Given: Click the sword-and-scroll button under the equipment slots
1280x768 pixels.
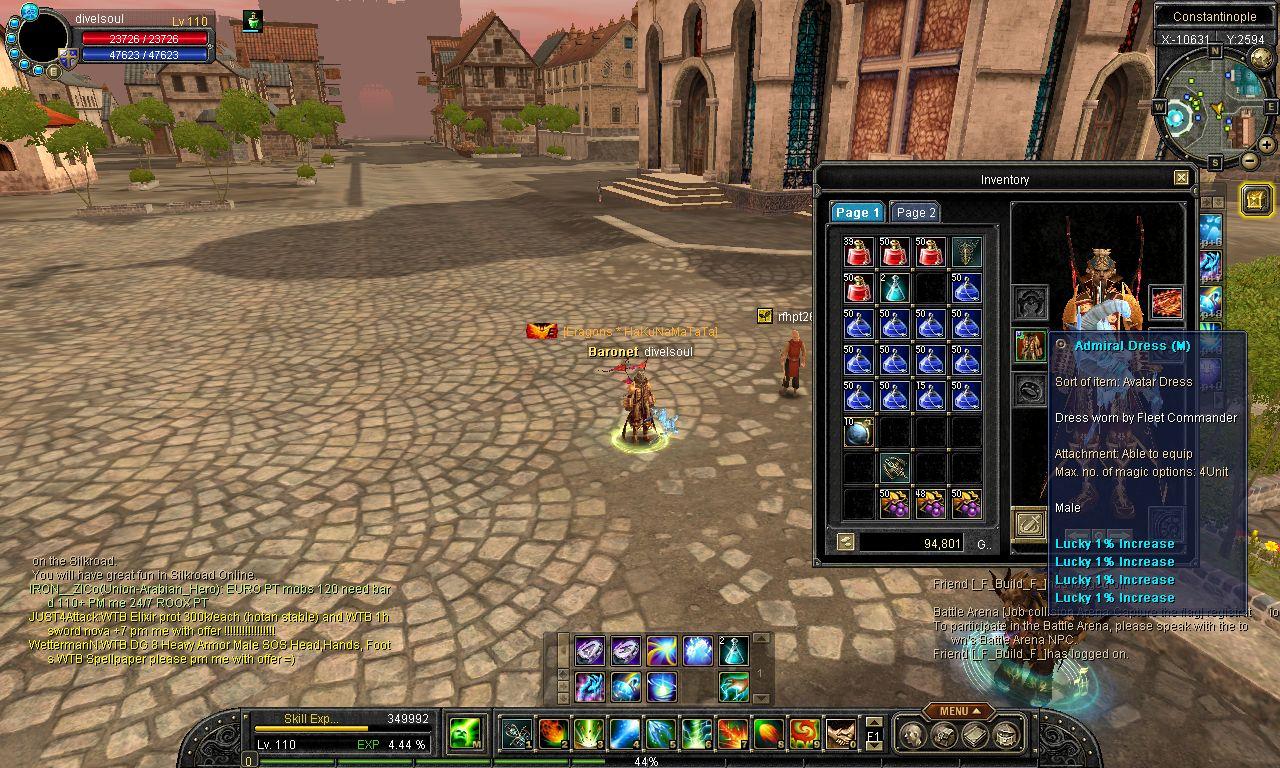Looking at the screenshot, I should (1029, 522).
